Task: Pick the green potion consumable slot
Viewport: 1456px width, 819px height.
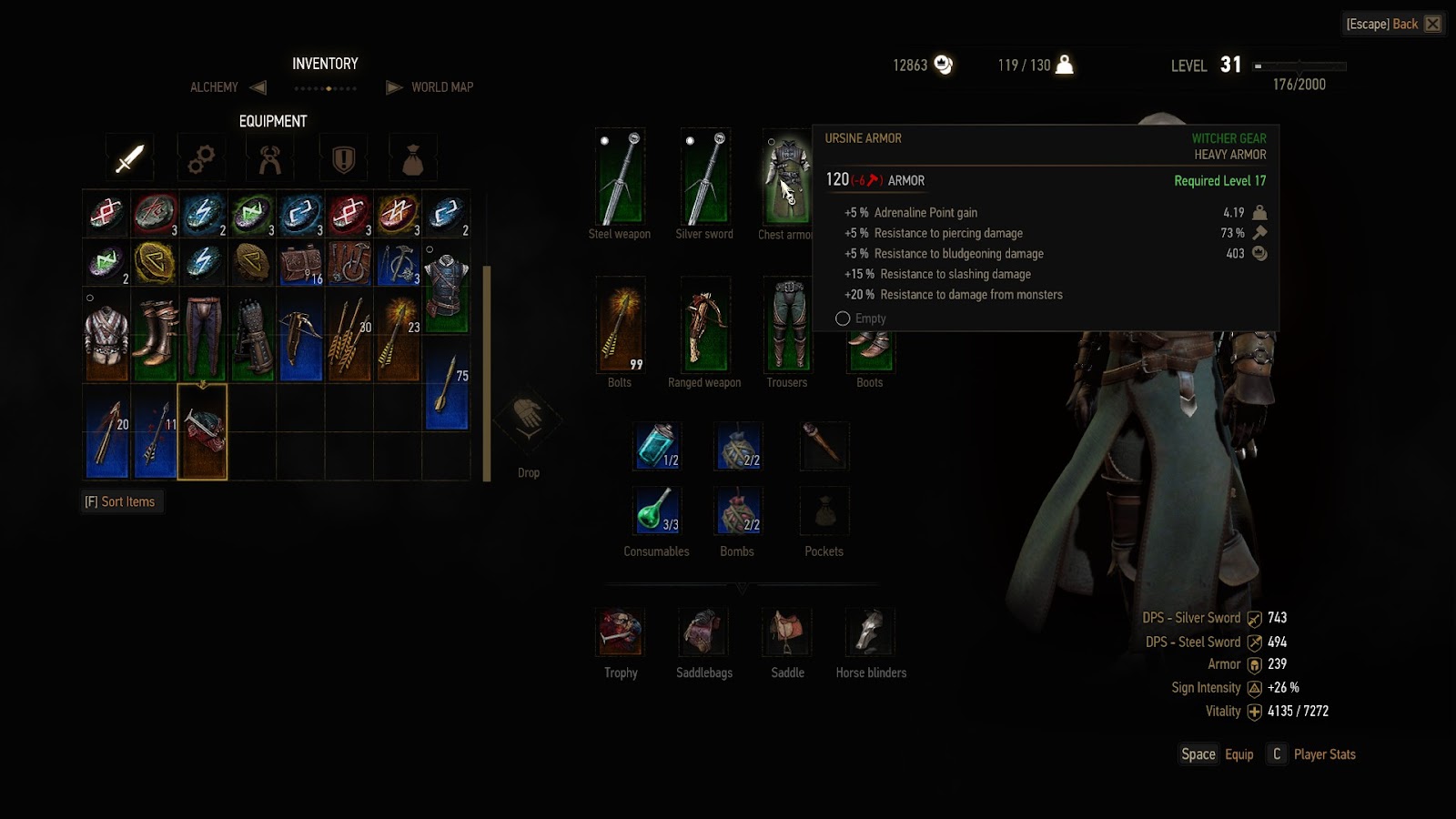Action: [656, 511]
